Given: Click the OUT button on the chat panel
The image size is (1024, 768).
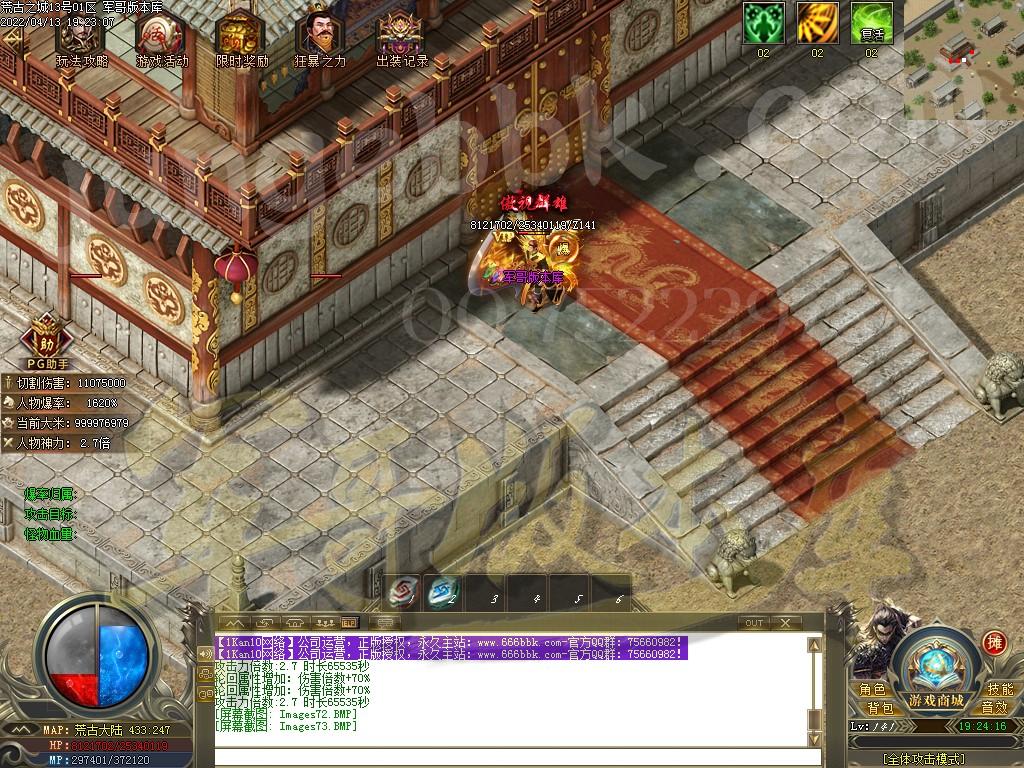Looking at the screenshot, I should pyautogui.click(x=754, y=622).
